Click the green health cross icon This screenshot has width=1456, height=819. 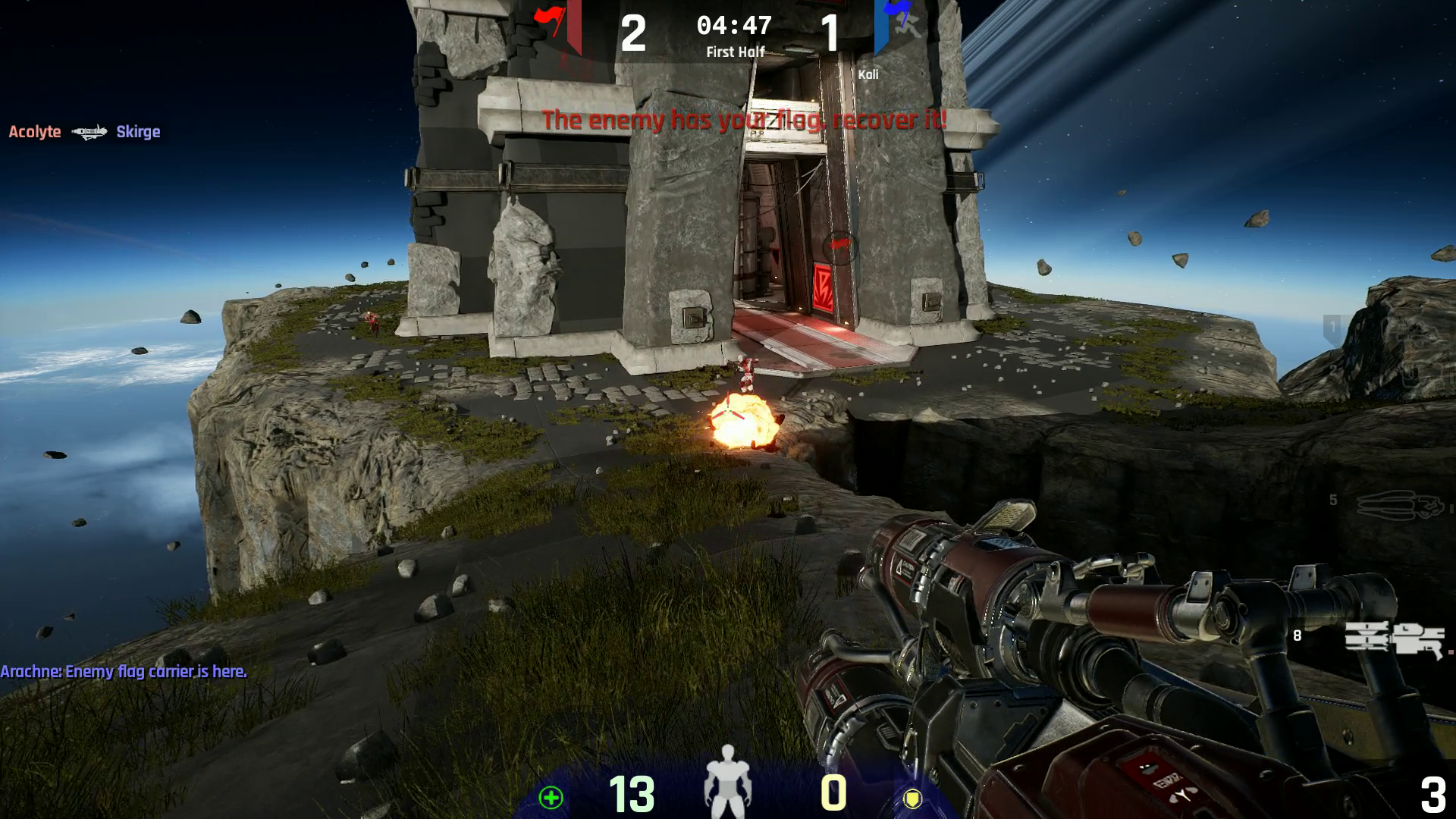coord(551,797)
